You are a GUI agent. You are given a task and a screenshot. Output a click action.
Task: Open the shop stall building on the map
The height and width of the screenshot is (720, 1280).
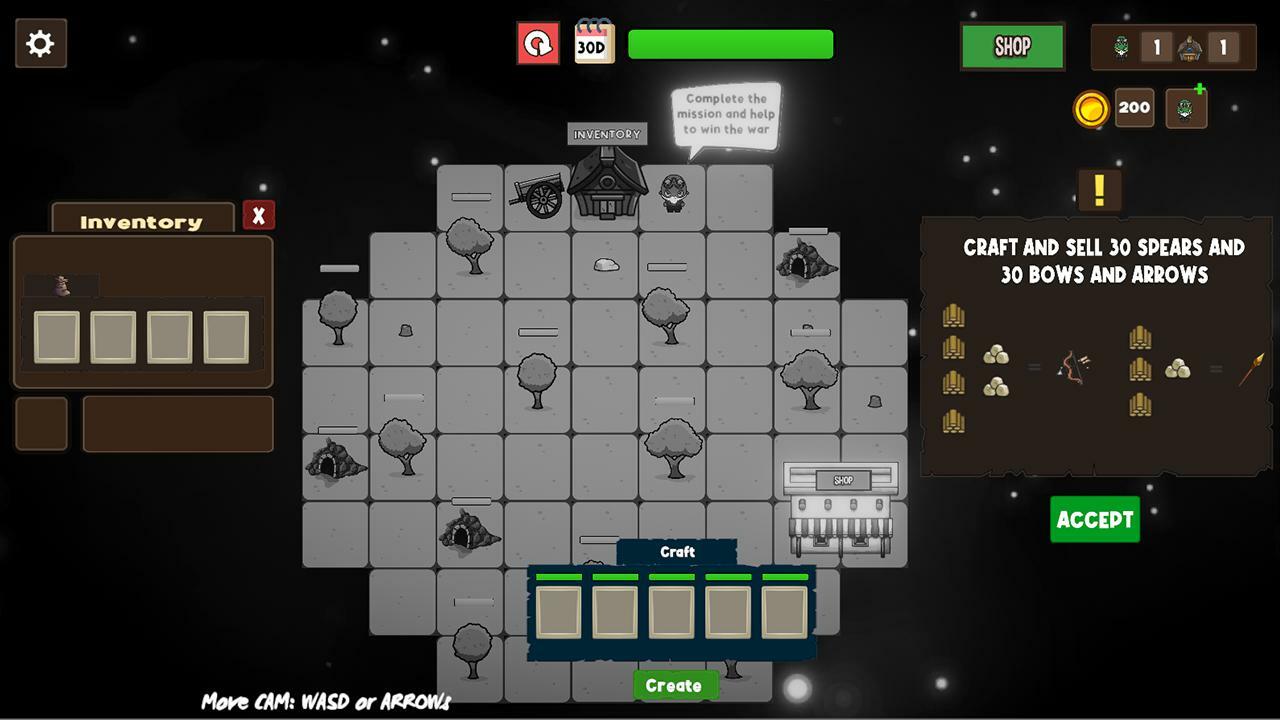click(x=841, y=507)
